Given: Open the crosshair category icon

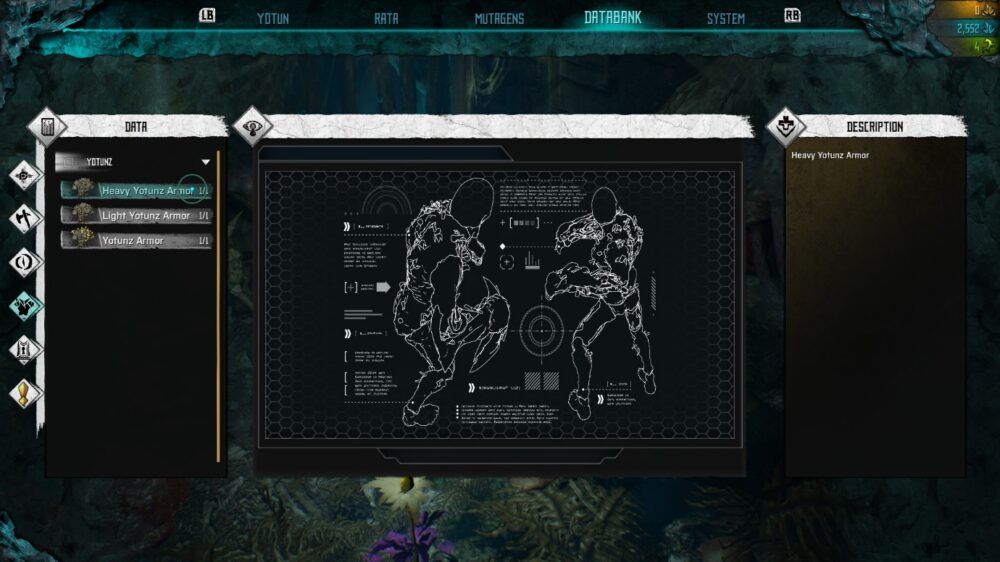Looking at the screenshot, I should point(25,176).
